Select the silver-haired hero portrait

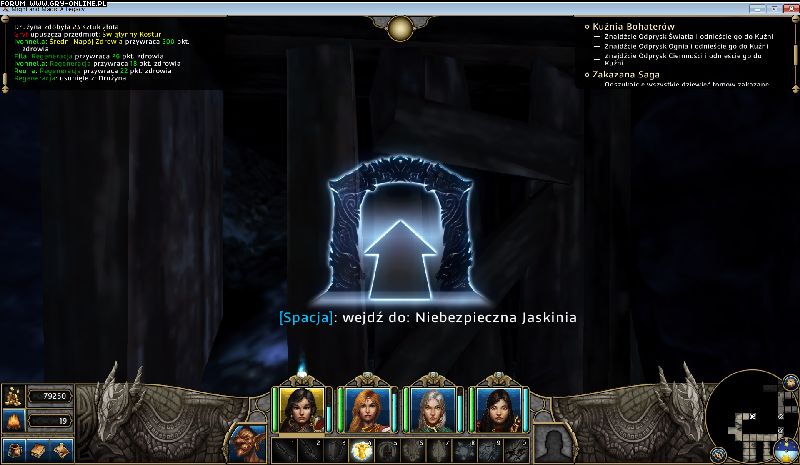point(432,409)
